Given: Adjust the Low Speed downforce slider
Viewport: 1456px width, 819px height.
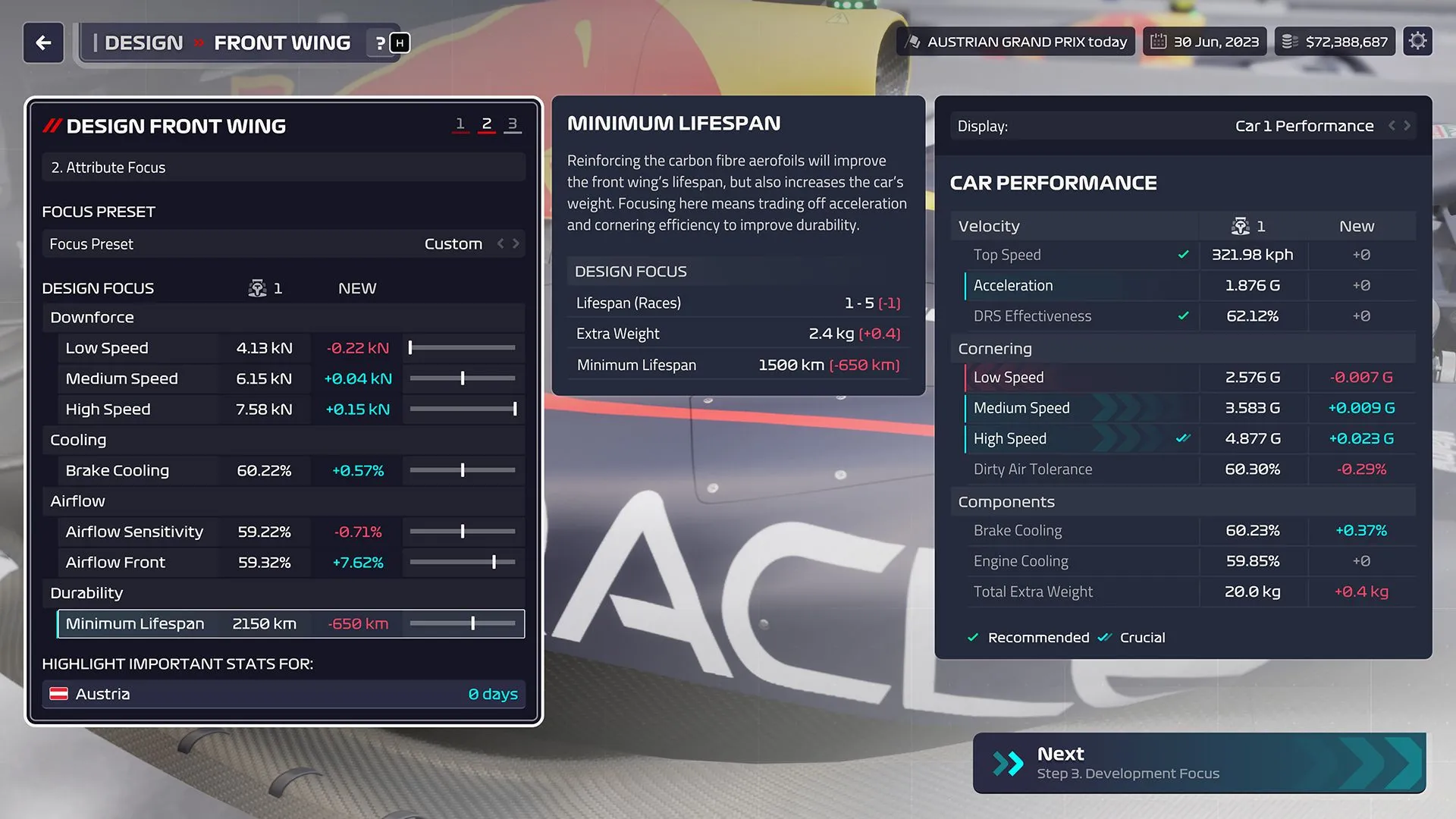Looking at the screenshot, I should (x=410, y=348).
